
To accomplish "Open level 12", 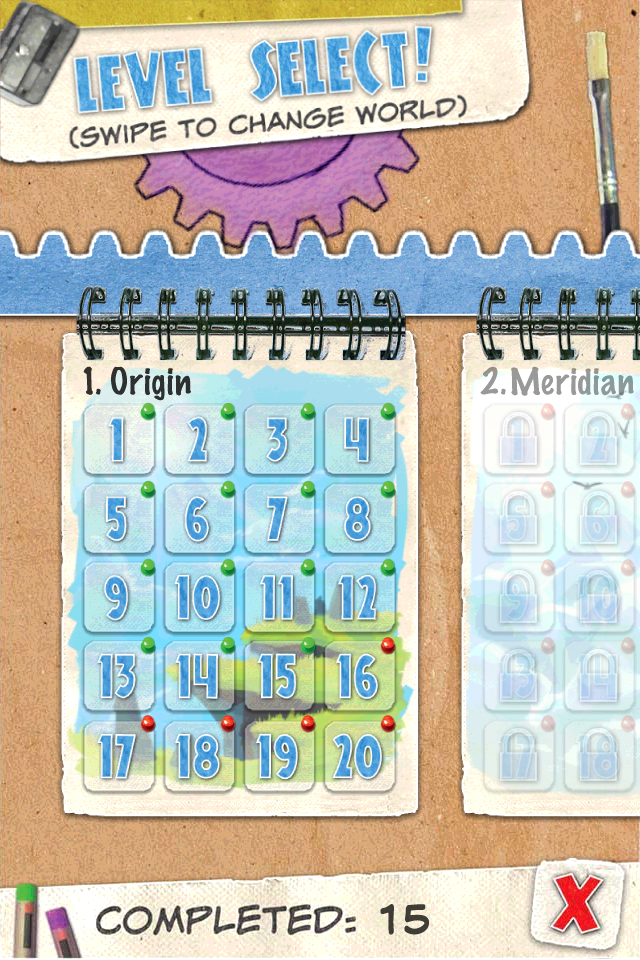I will coord(358,598).
